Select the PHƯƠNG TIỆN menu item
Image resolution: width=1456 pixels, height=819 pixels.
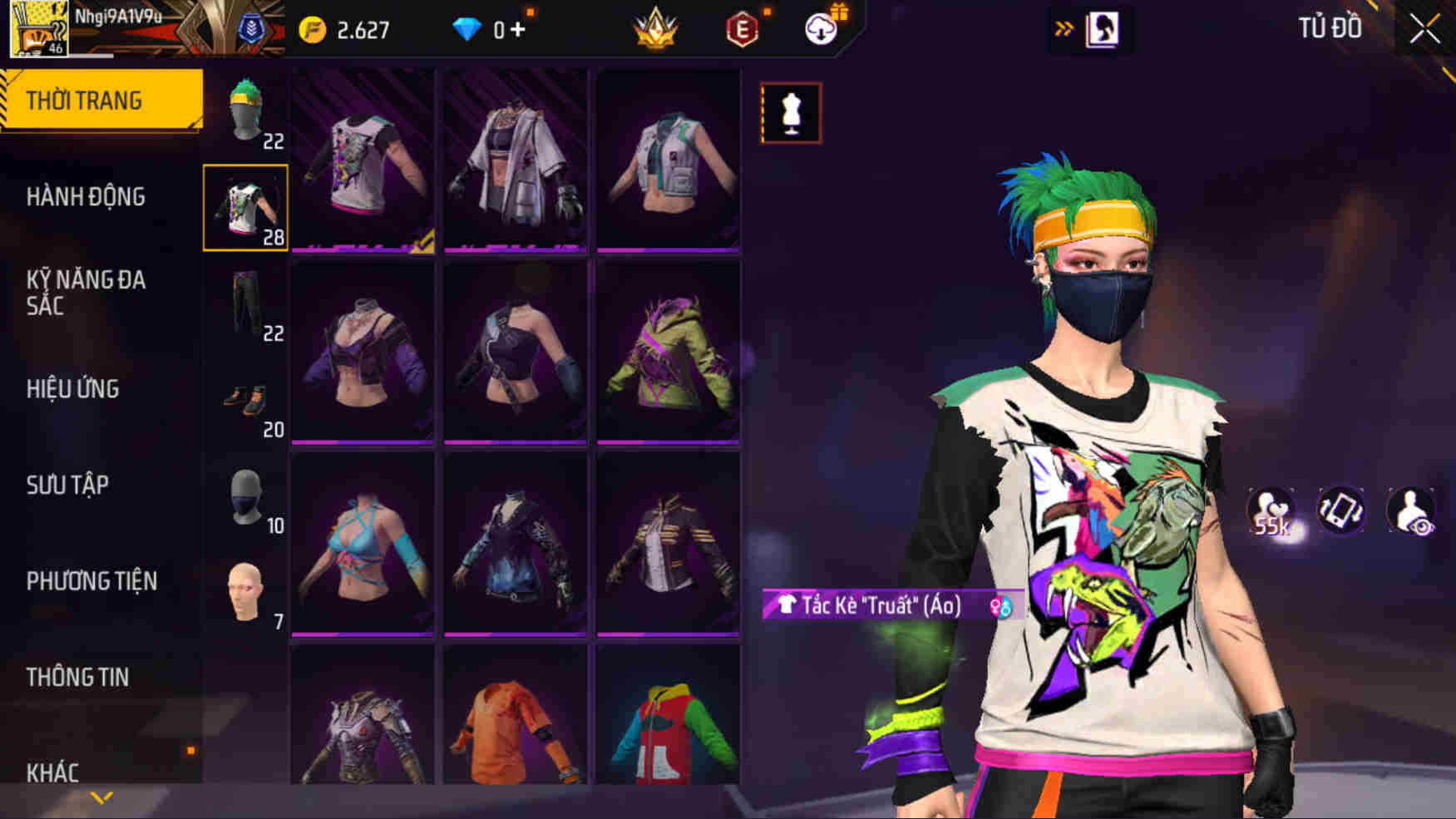pyautogui.click(x=91, y=581)
